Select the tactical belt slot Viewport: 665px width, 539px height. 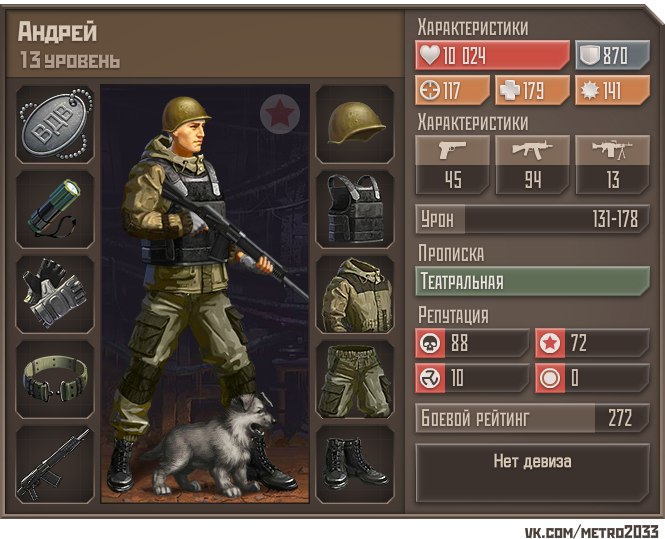click(56, 380)
